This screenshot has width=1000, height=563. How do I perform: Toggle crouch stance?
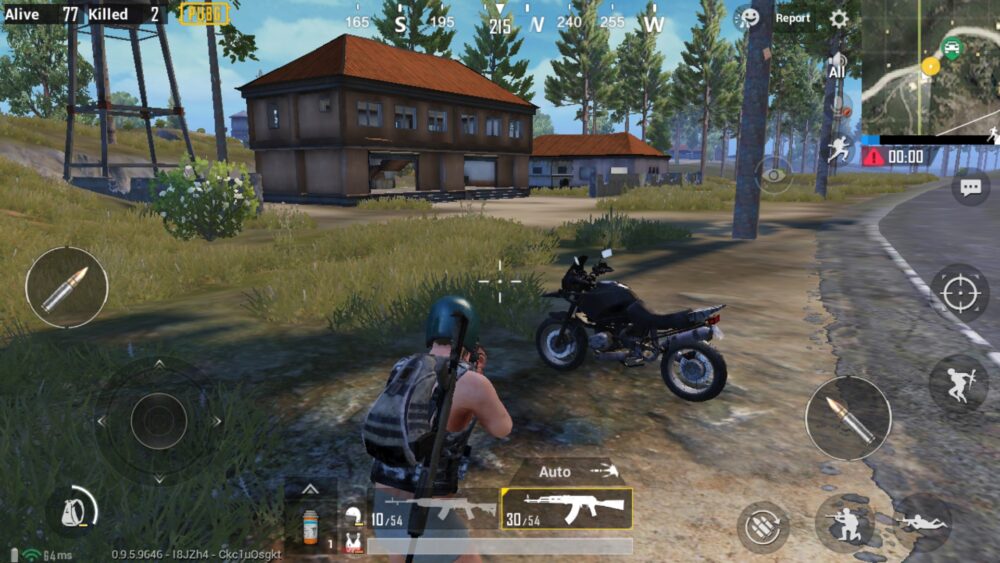843,522
